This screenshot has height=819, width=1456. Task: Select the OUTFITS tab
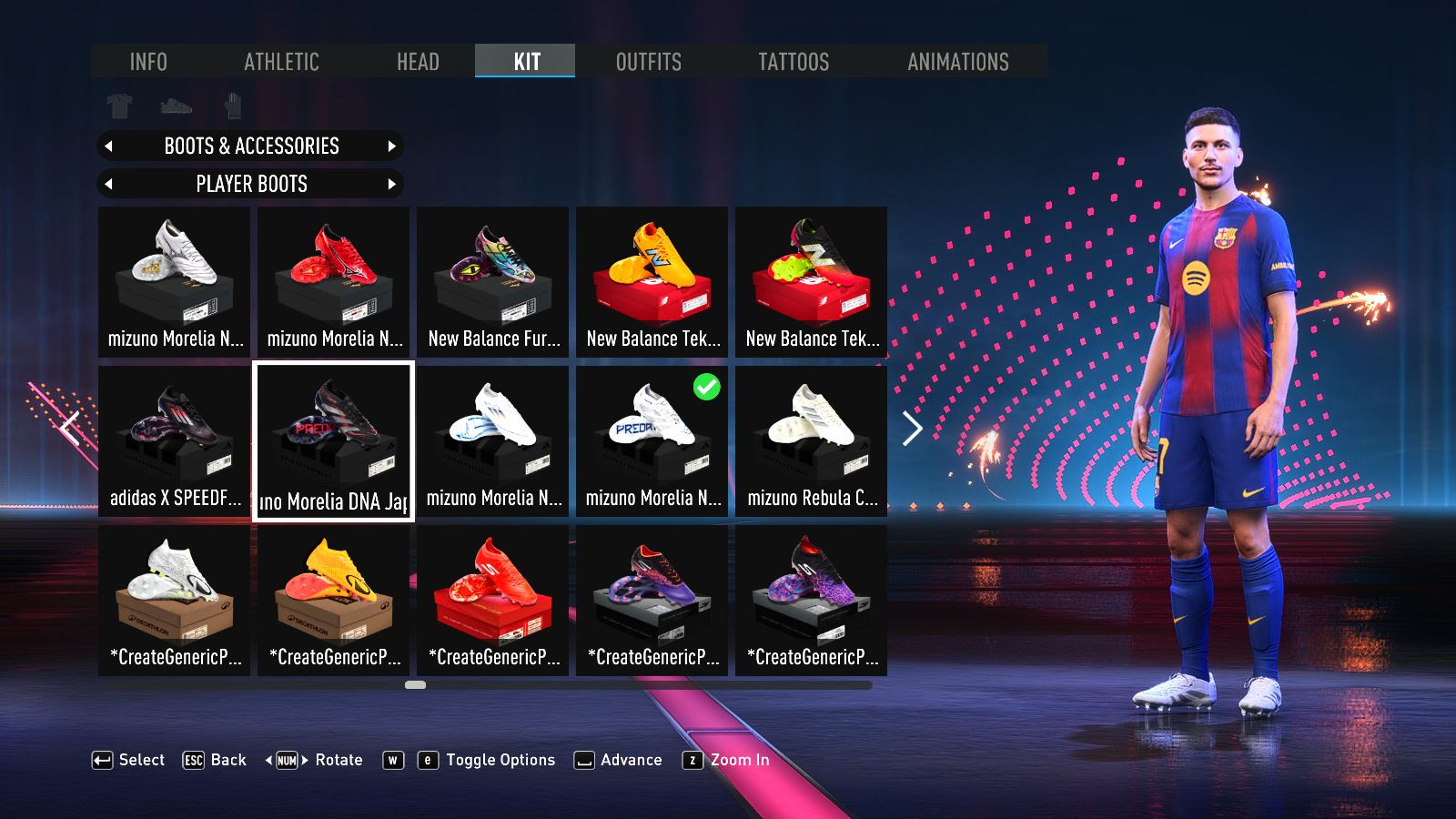pos(648,62)
